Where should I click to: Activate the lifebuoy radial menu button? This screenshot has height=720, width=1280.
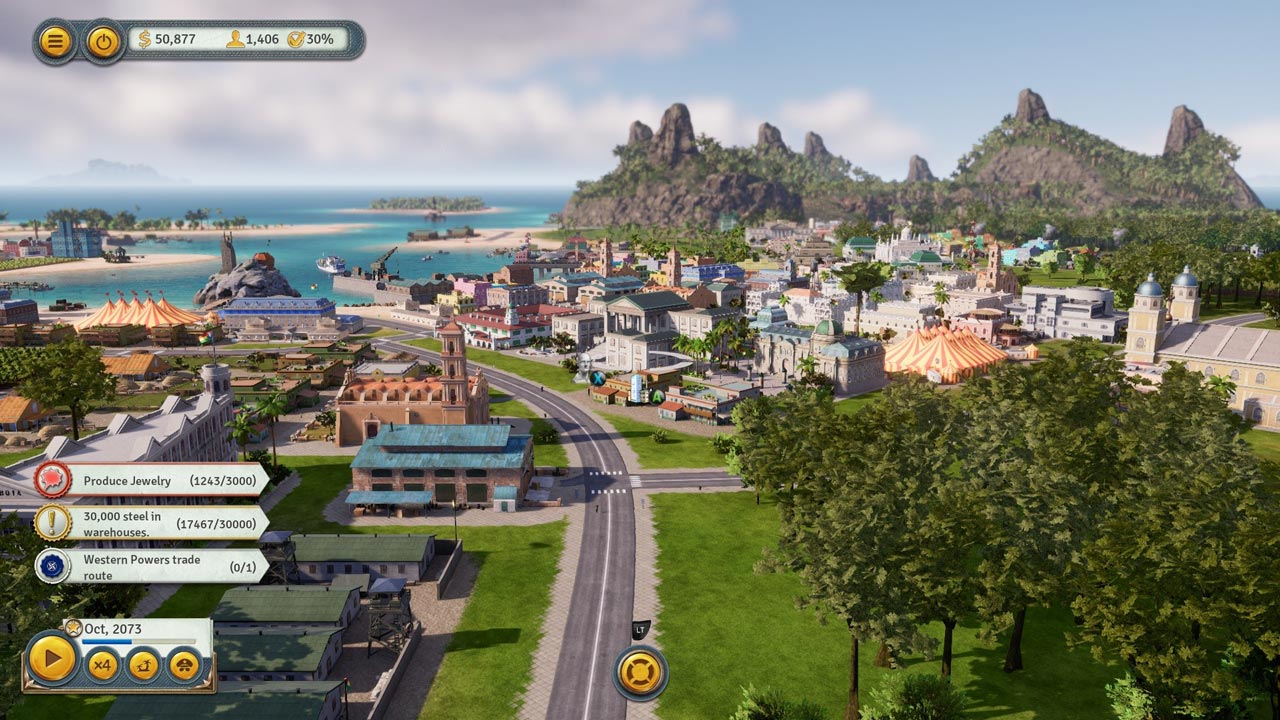(x=640, y=672)
